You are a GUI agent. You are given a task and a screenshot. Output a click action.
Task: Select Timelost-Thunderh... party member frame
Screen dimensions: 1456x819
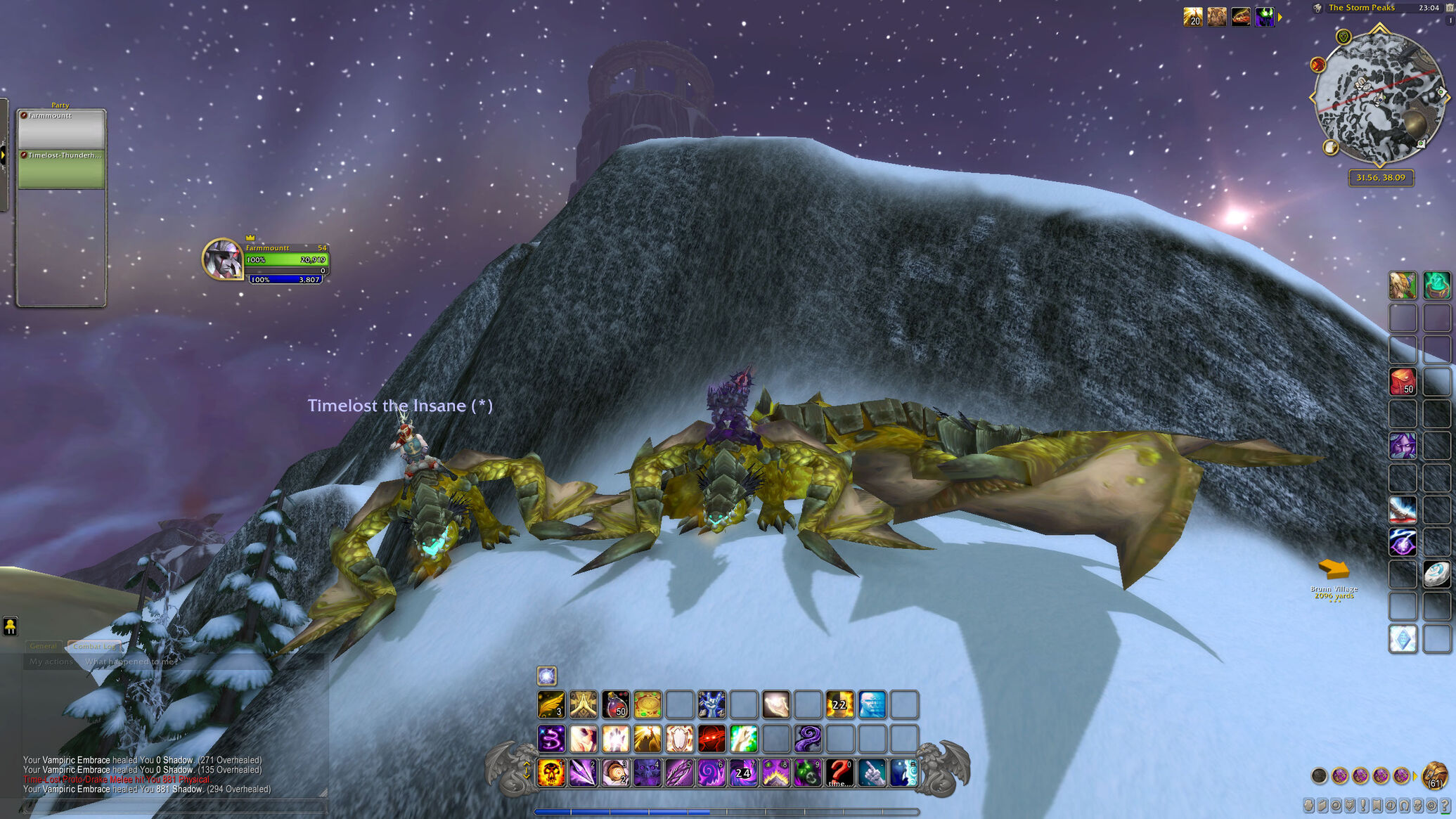[62, 169]
